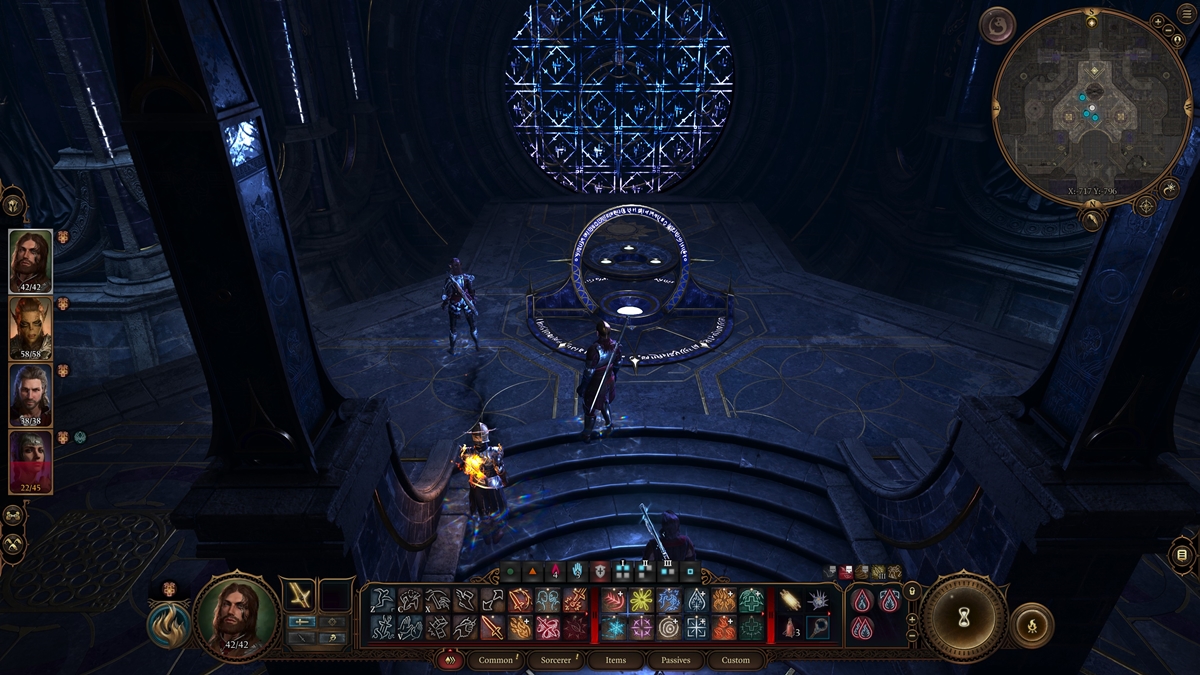Switch to the Common hotbar tab
The width and height of the screenshot is (1200, 675).
click(495, 660)
